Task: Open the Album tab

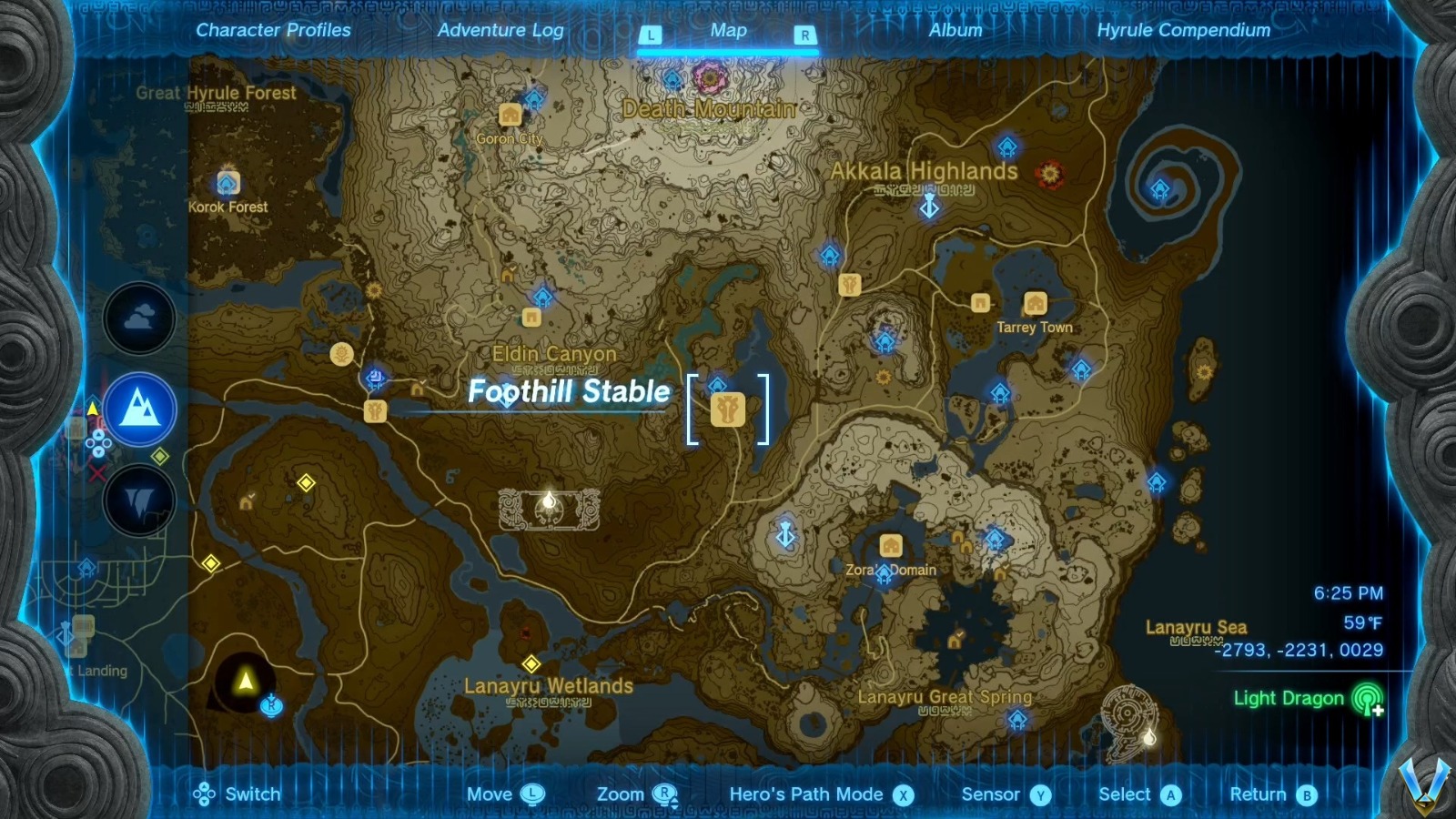Action: point(954,30)
